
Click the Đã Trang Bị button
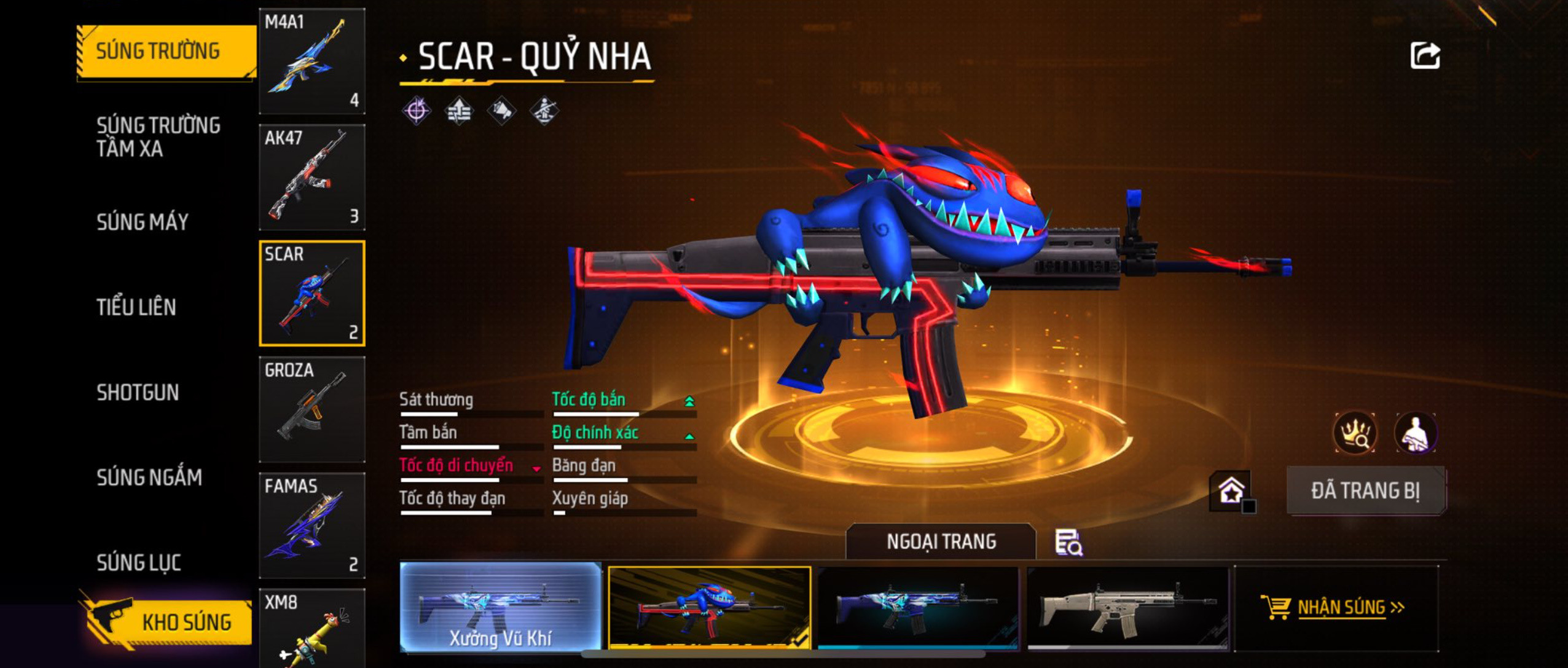tap(1366, 490)
